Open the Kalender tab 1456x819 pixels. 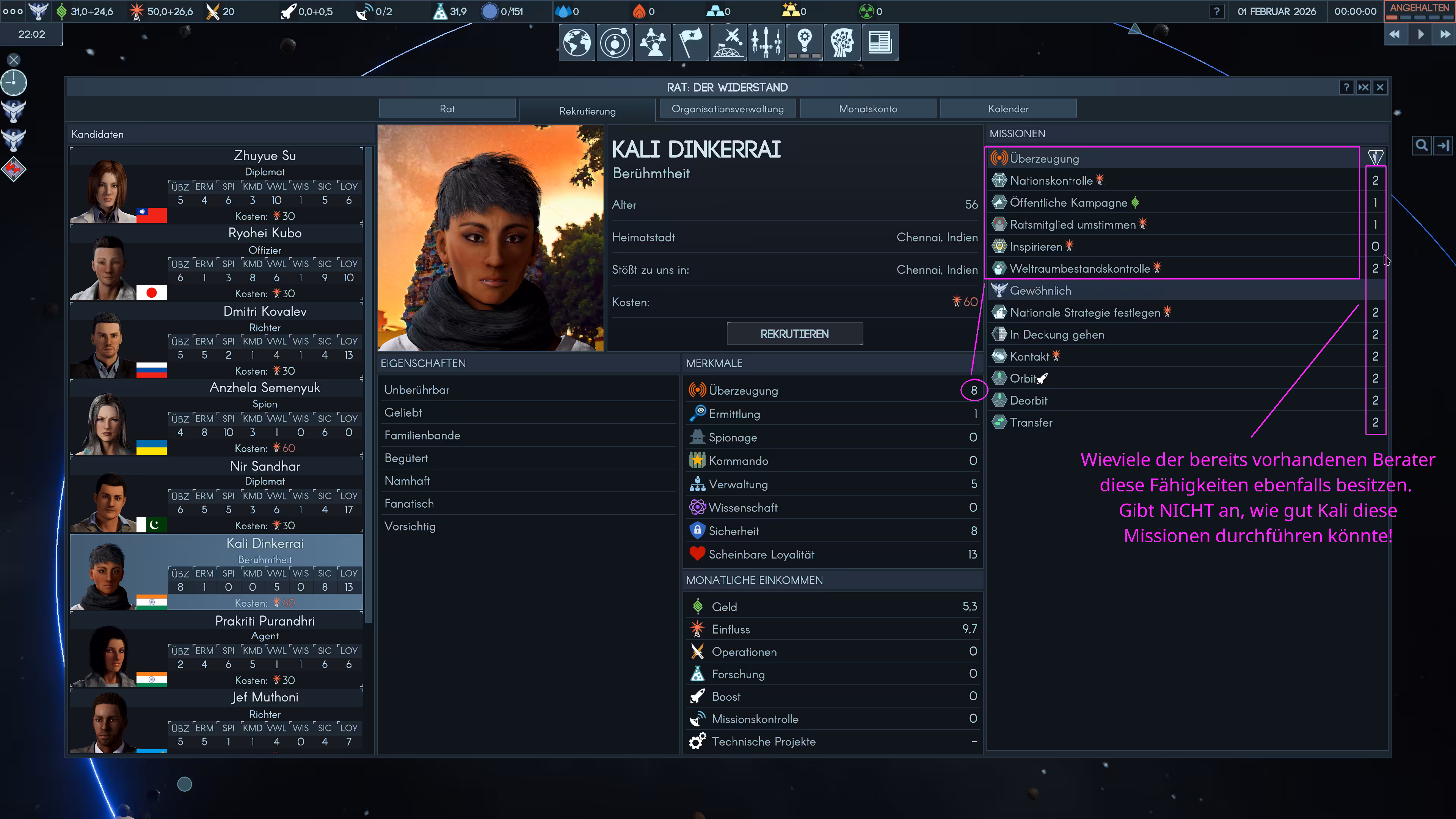[1008, 108]
